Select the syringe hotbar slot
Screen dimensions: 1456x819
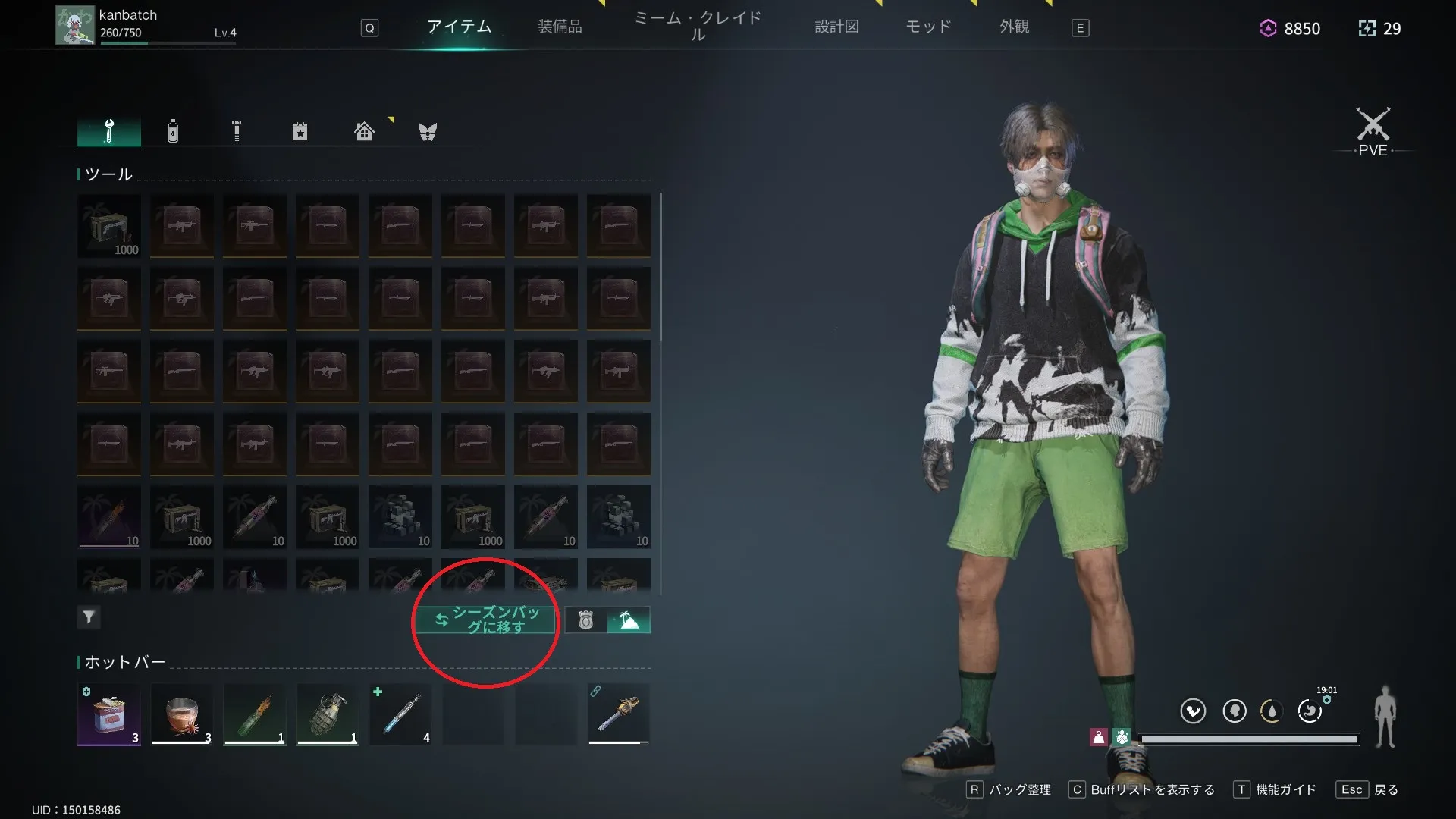(400, 714)
